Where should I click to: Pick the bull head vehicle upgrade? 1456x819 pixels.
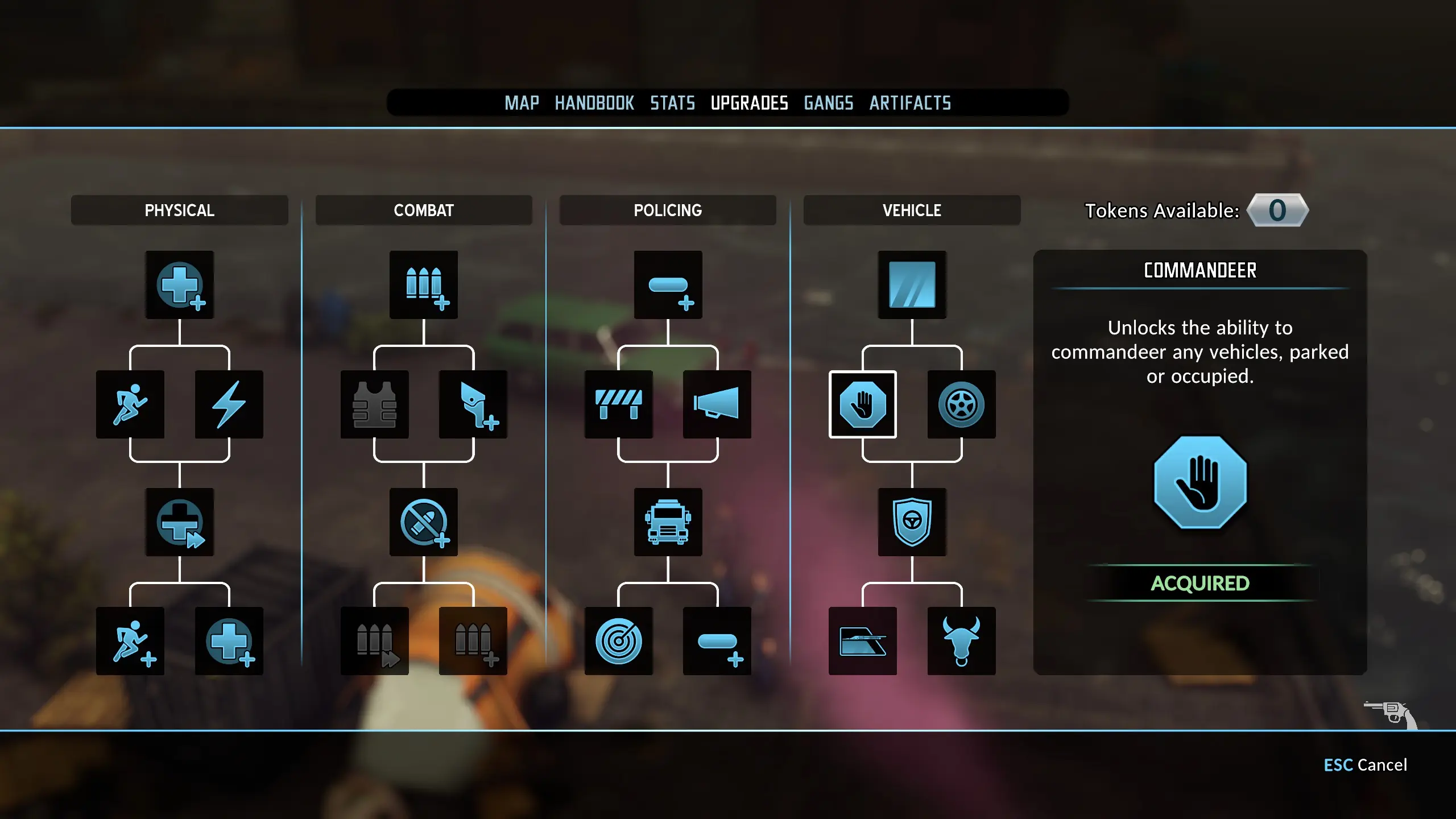click(961, 641)
